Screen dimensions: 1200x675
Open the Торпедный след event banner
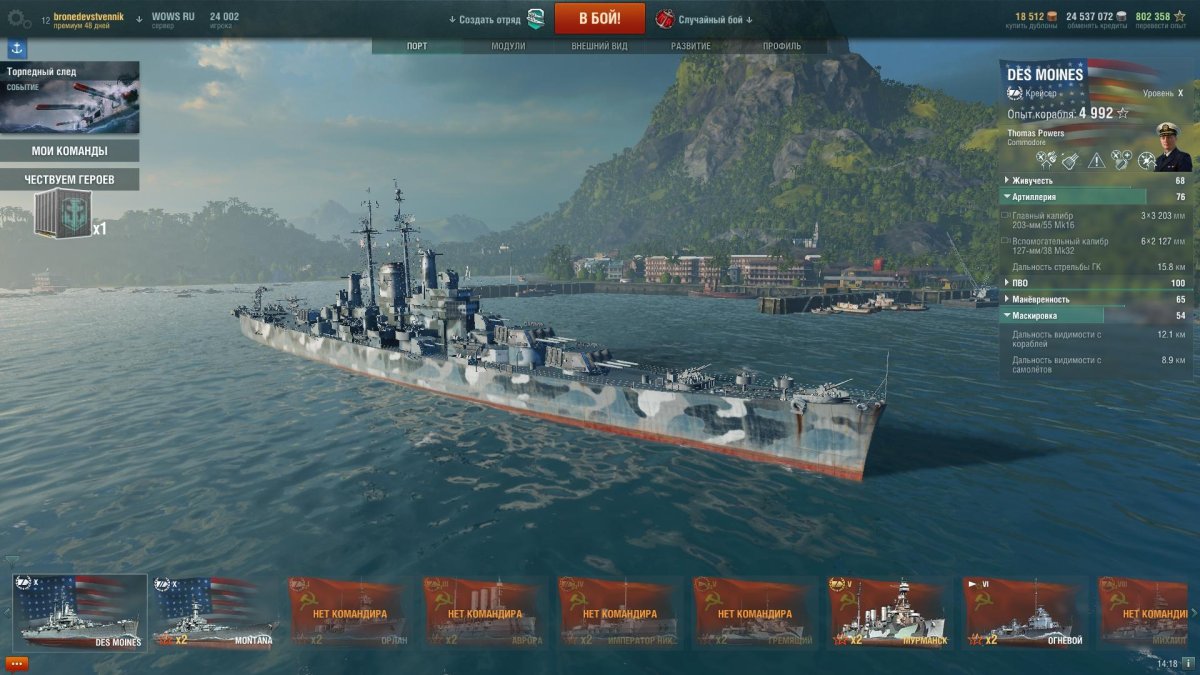pyautogui.click(x=69, y=97)
